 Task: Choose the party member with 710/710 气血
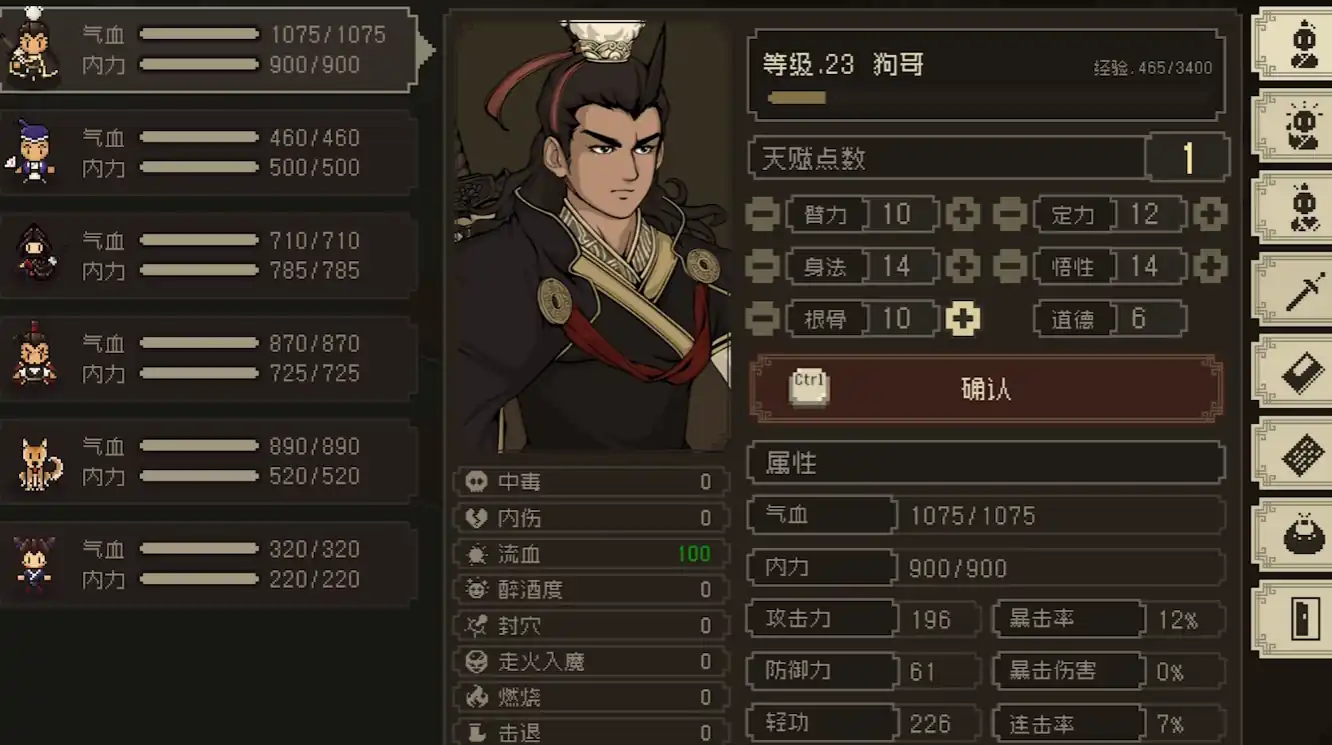[x=208, y=255]
